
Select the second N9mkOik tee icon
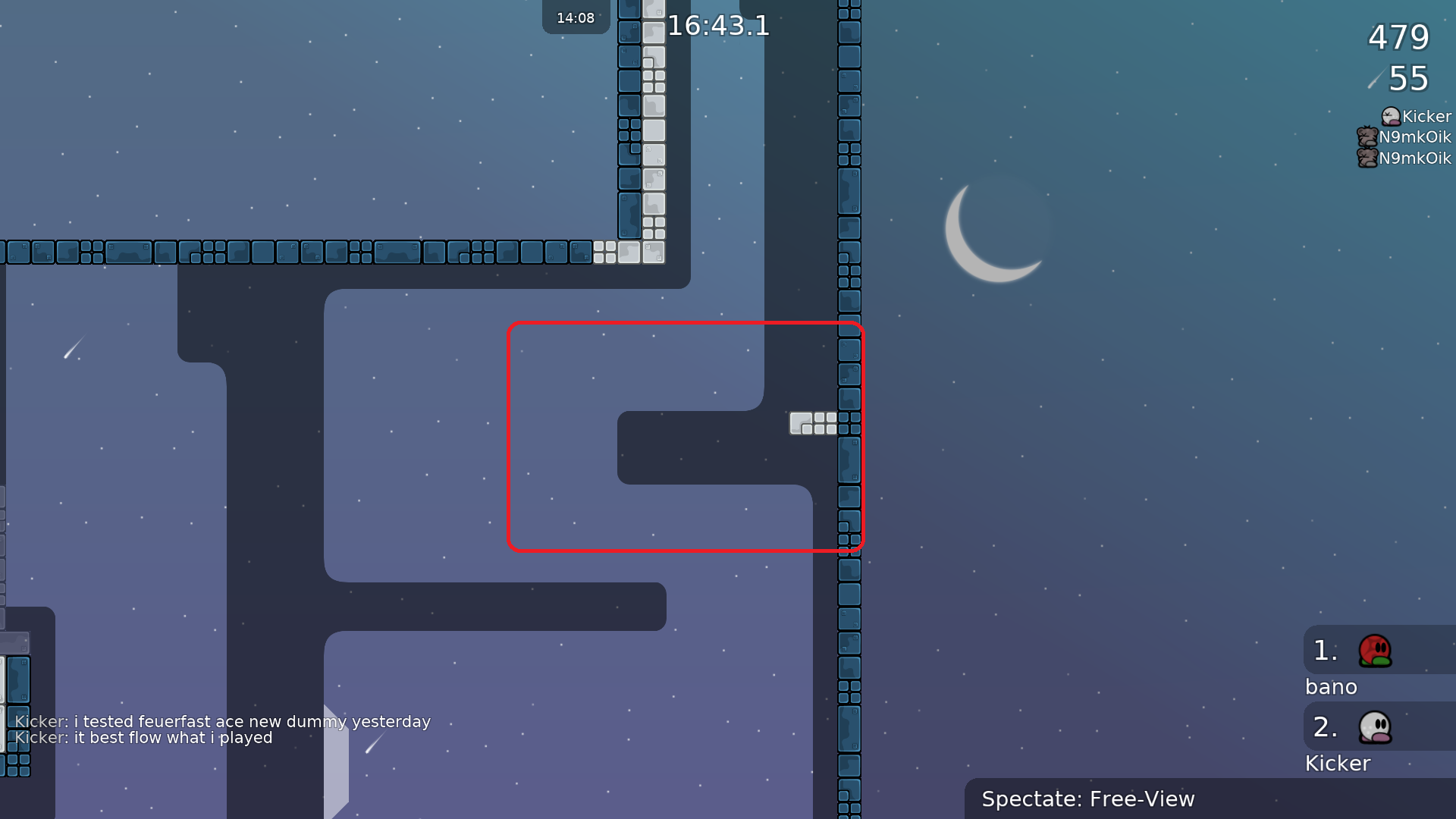(x=1367, y=158)
